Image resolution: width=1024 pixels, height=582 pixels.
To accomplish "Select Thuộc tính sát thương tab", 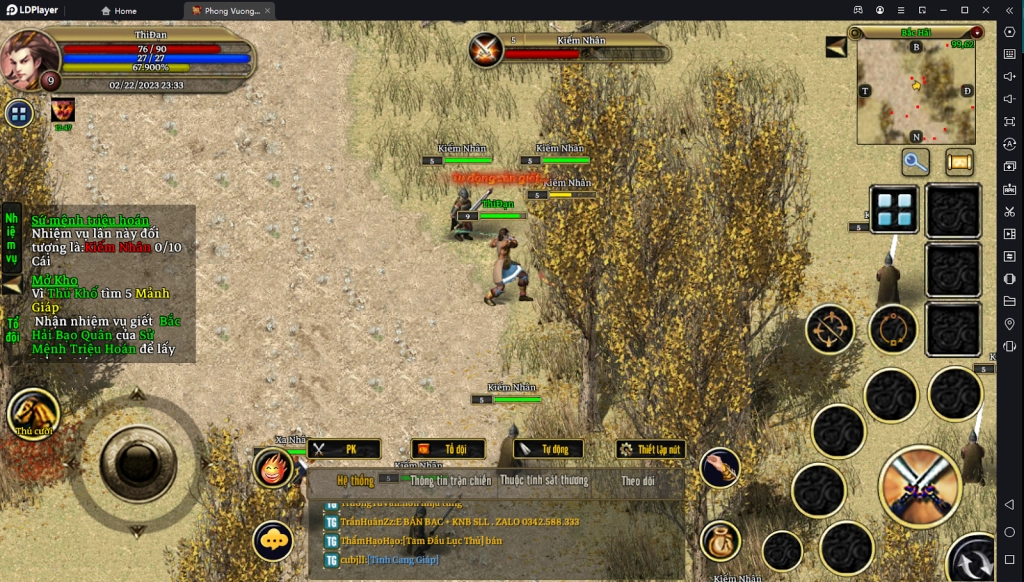I will click(544, 481).
